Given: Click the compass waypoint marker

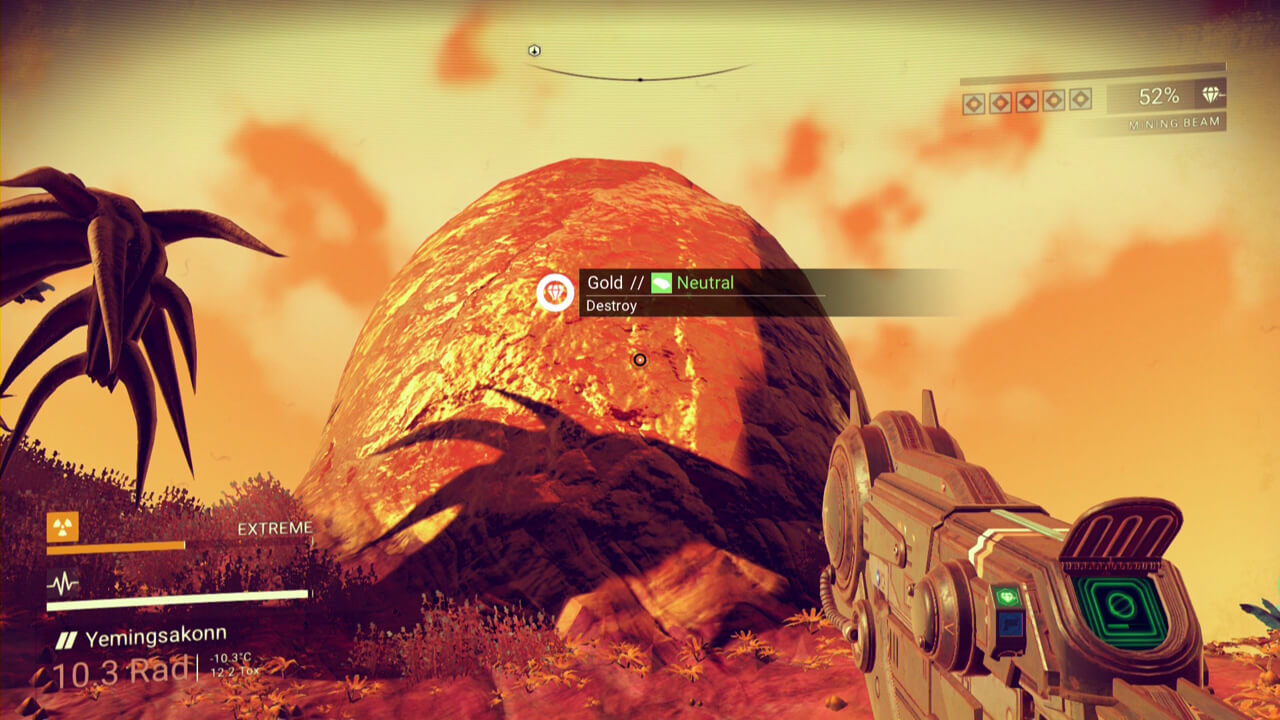Looking at the screenshot, I should pos(534,50).
